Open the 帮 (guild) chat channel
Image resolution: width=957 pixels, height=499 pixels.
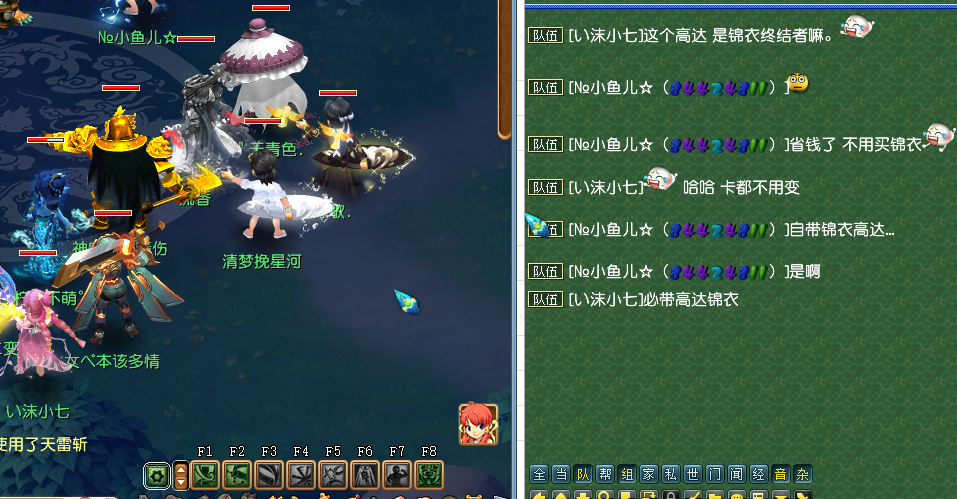point(605,474)
